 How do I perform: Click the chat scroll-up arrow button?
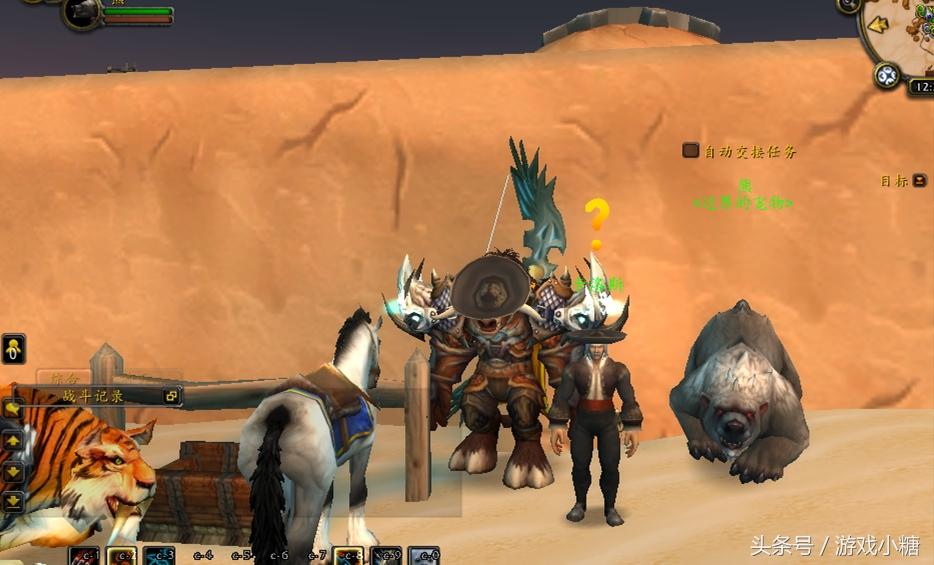[x=13, y=441]
